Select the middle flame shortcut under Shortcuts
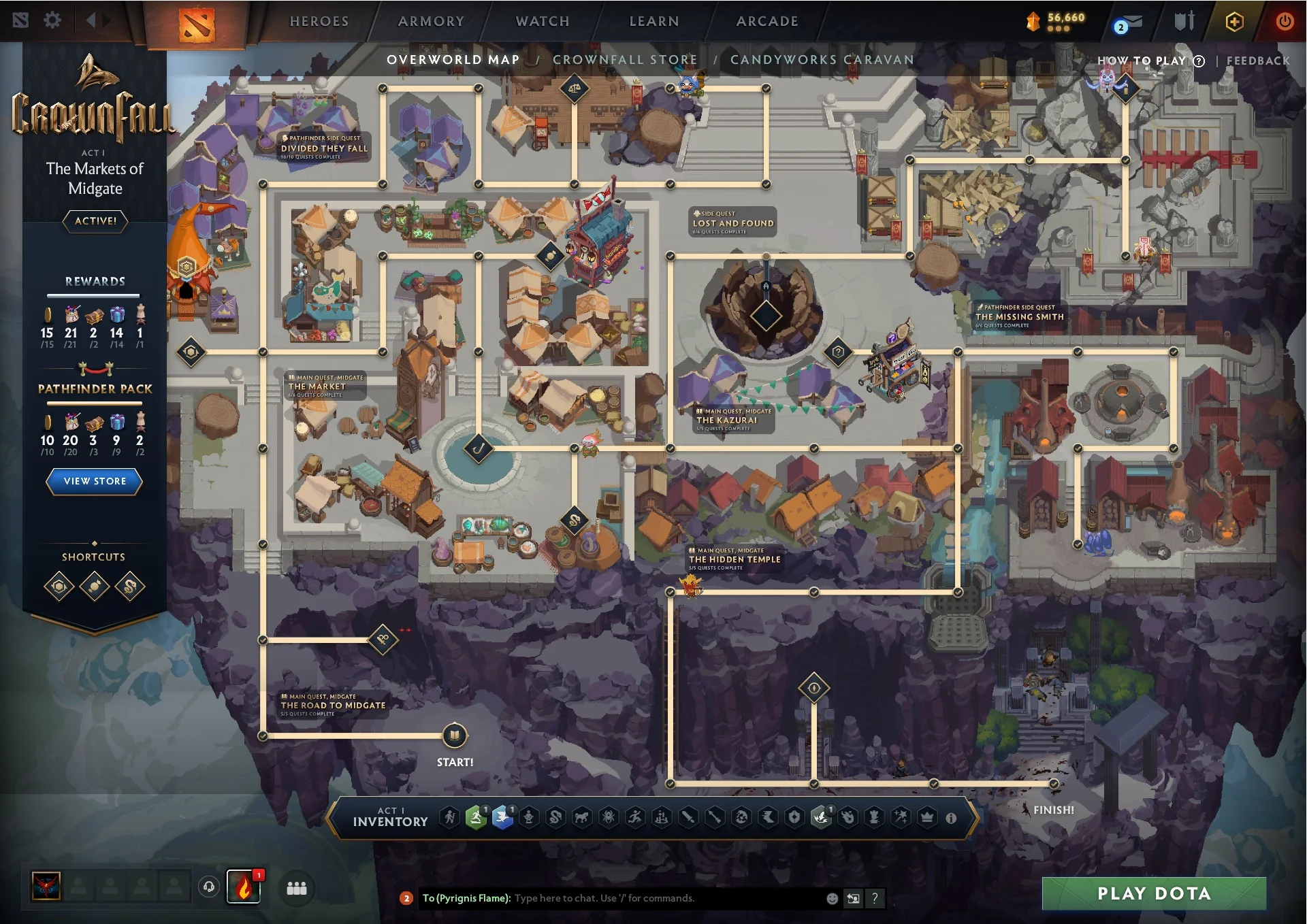 (94, 586)
